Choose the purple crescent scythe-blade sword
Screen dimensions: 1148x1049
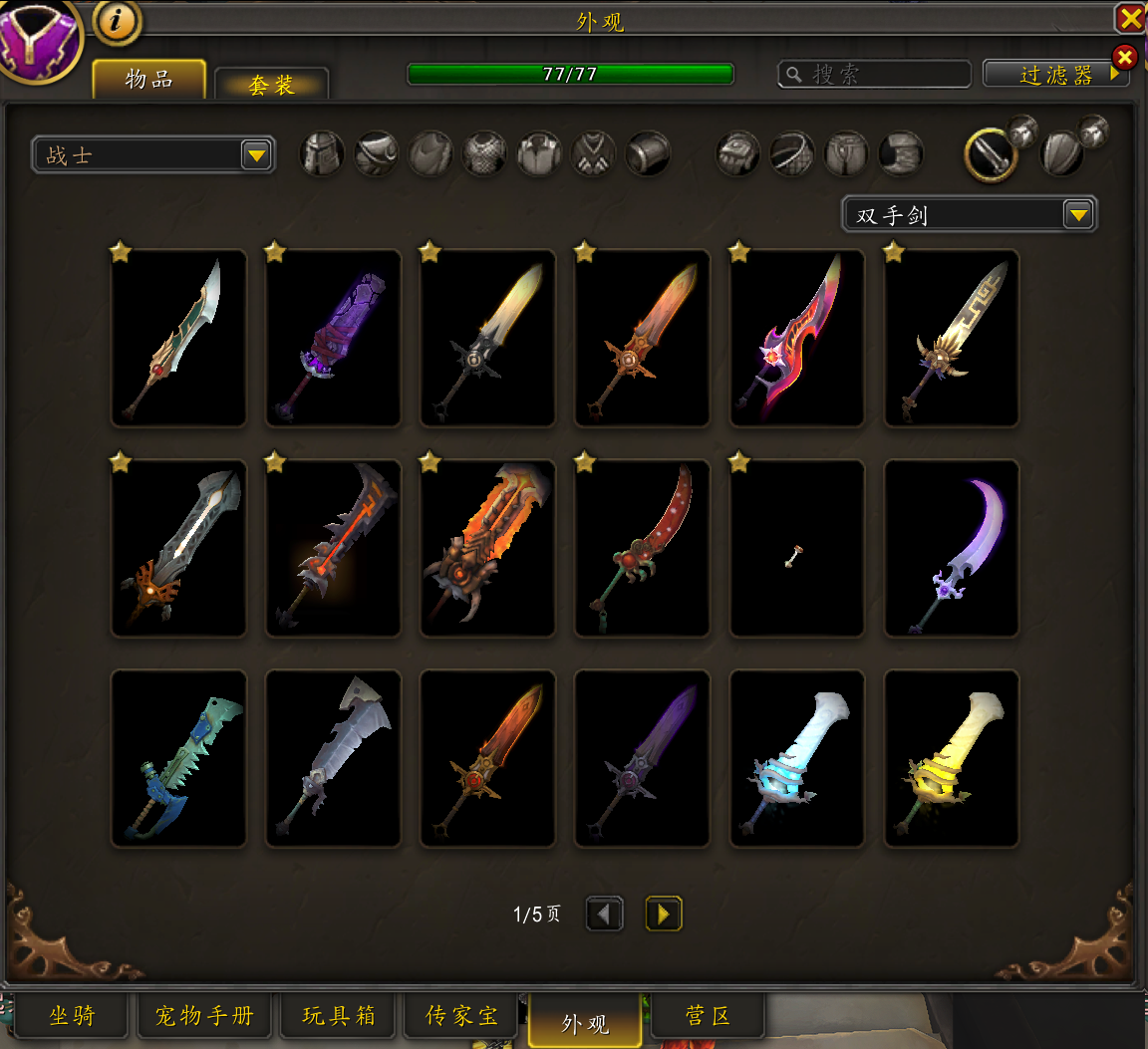click(952, 548)
